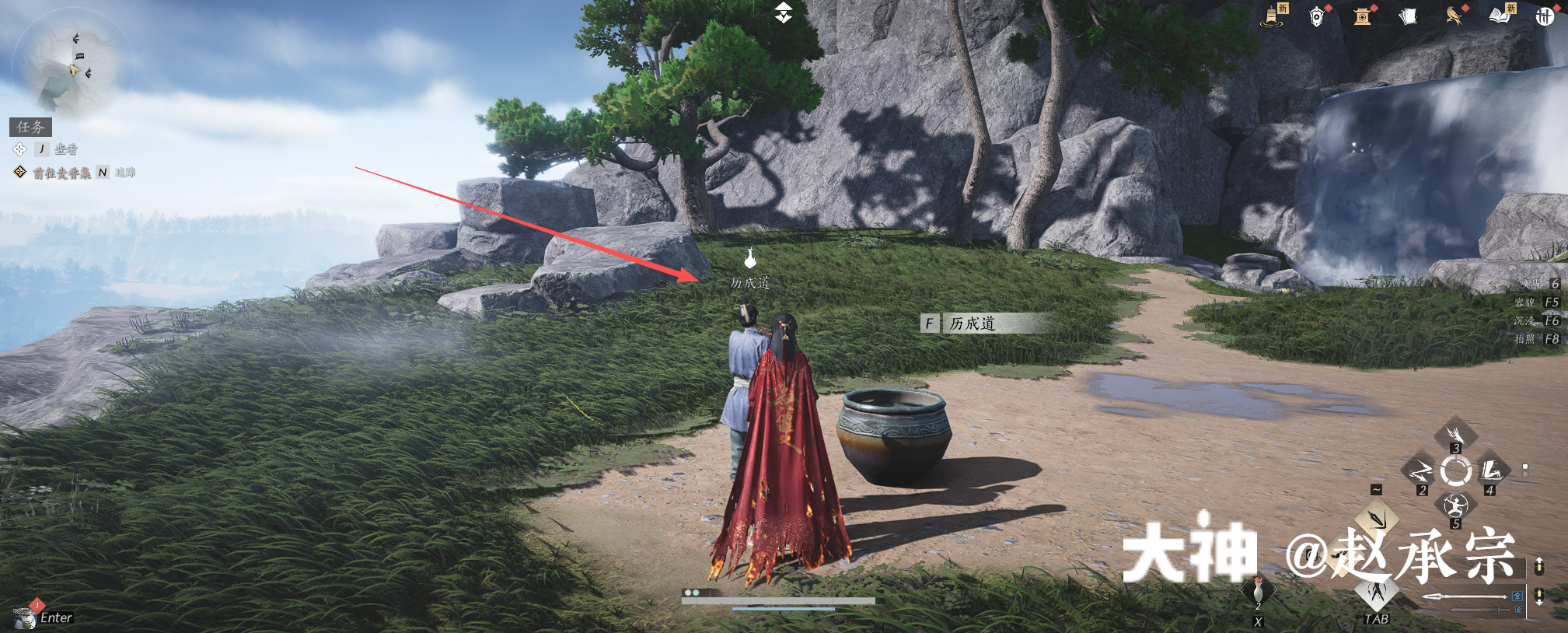Open the round main menu icon
Screen dimensions: 1568x633
tap(1544, 16)
